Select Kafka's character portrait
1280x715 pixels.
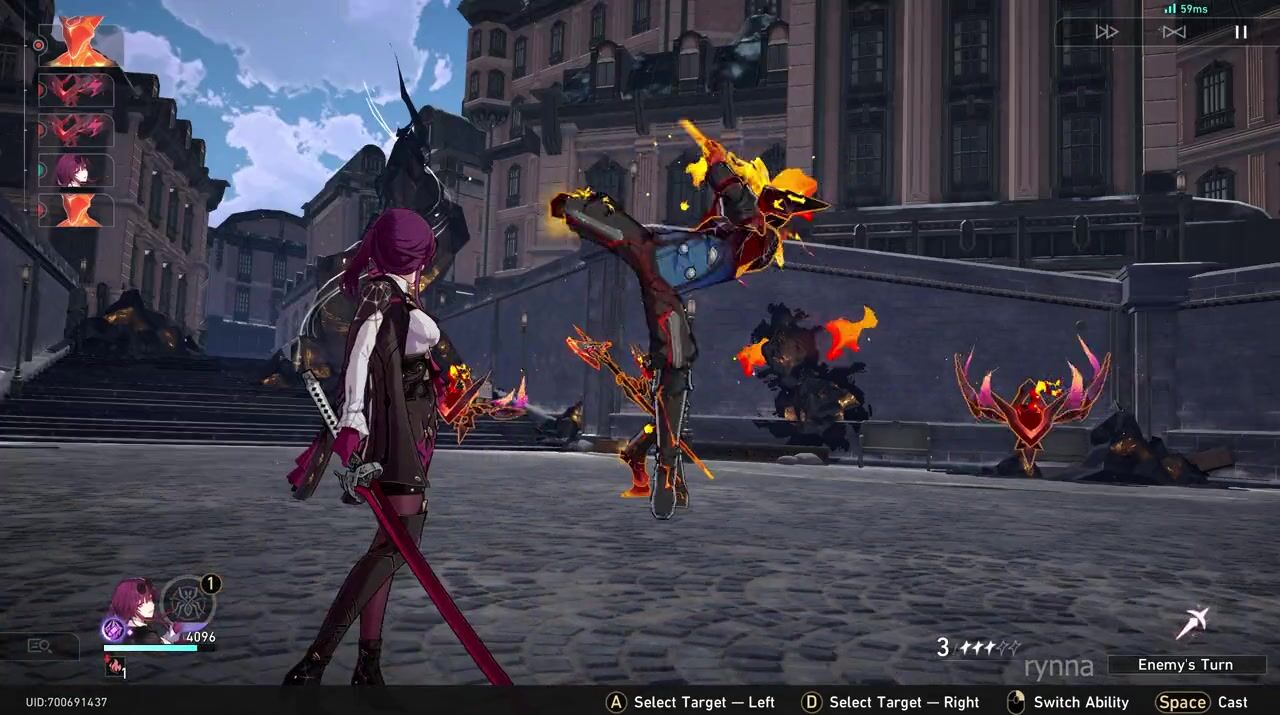133,606
